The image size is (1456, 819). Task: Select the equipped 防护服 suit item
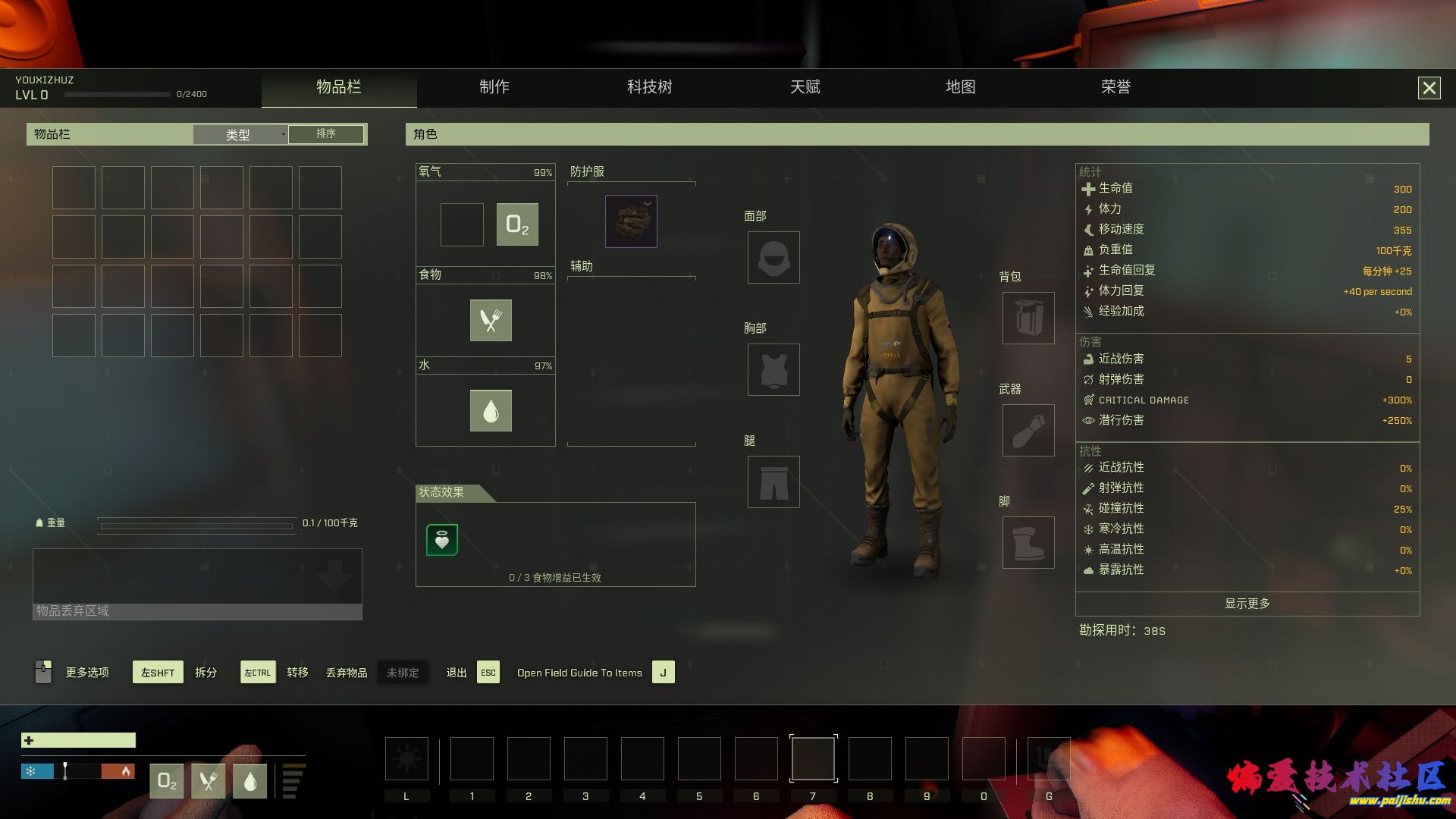pos(631,221)
